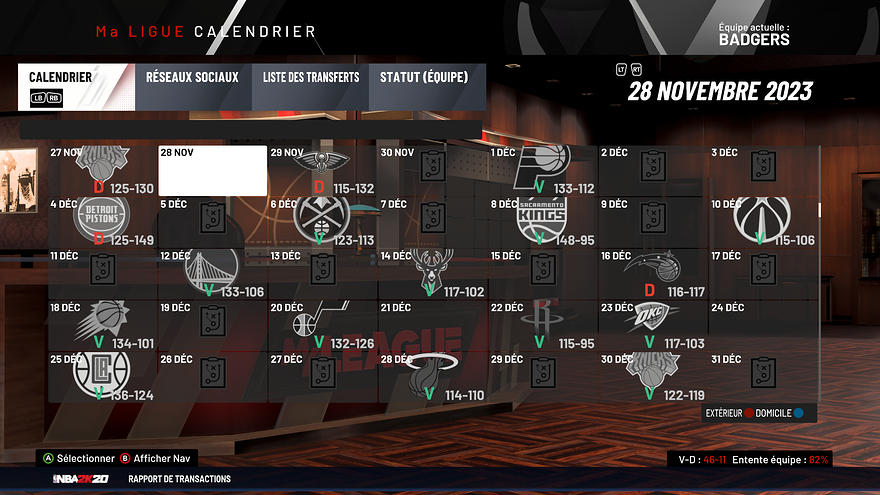This screenshot has height=495, width=880.
Task: Select the 1 Déc Pacers game
Action: (x=542, y=171)
